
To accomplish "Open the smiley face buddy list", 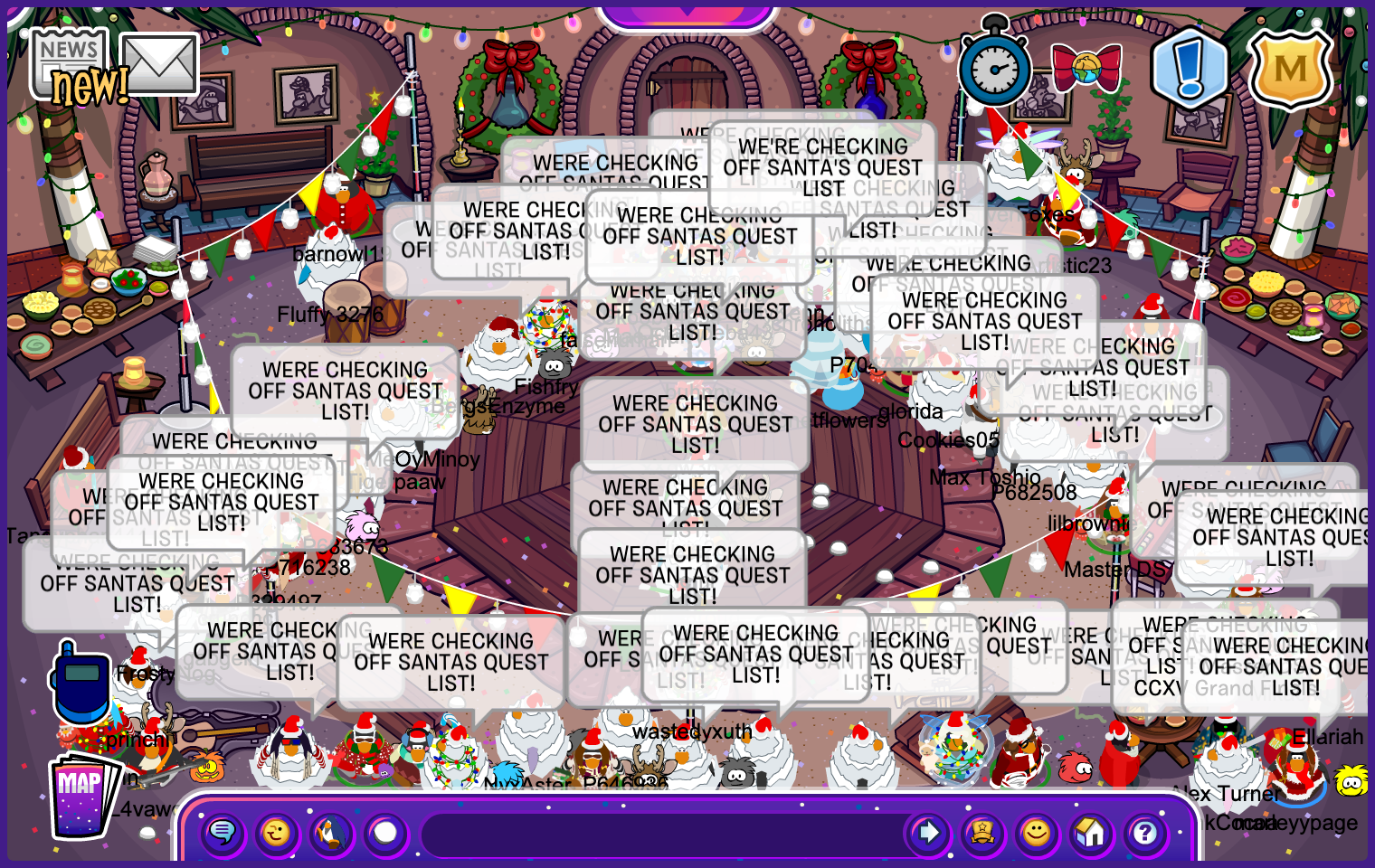I will [1037, 832].
